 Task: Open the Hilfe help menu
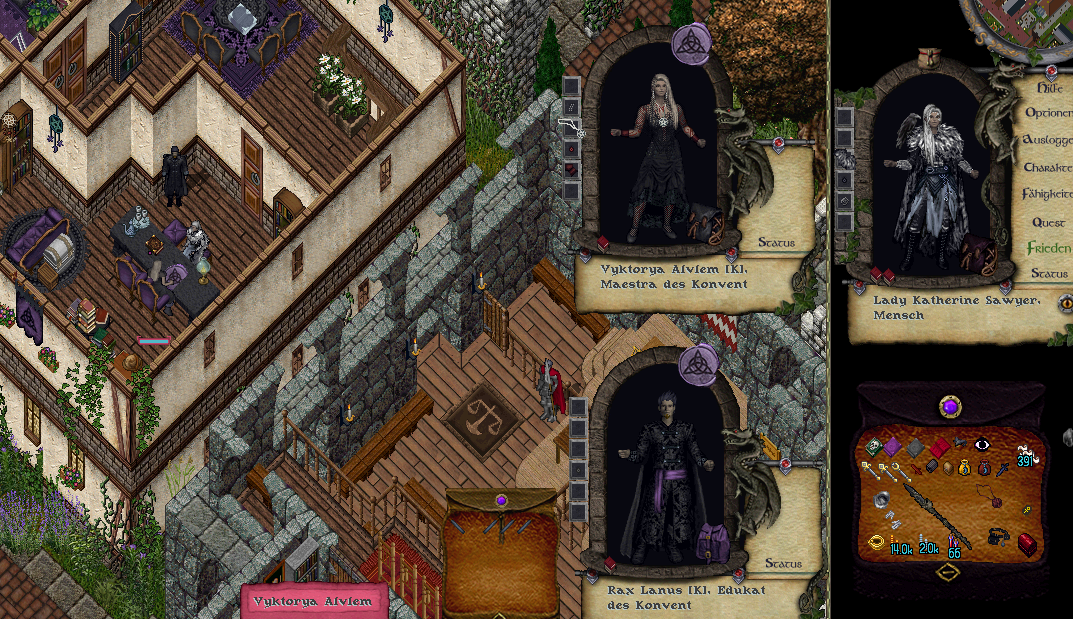coord(1045,87)
